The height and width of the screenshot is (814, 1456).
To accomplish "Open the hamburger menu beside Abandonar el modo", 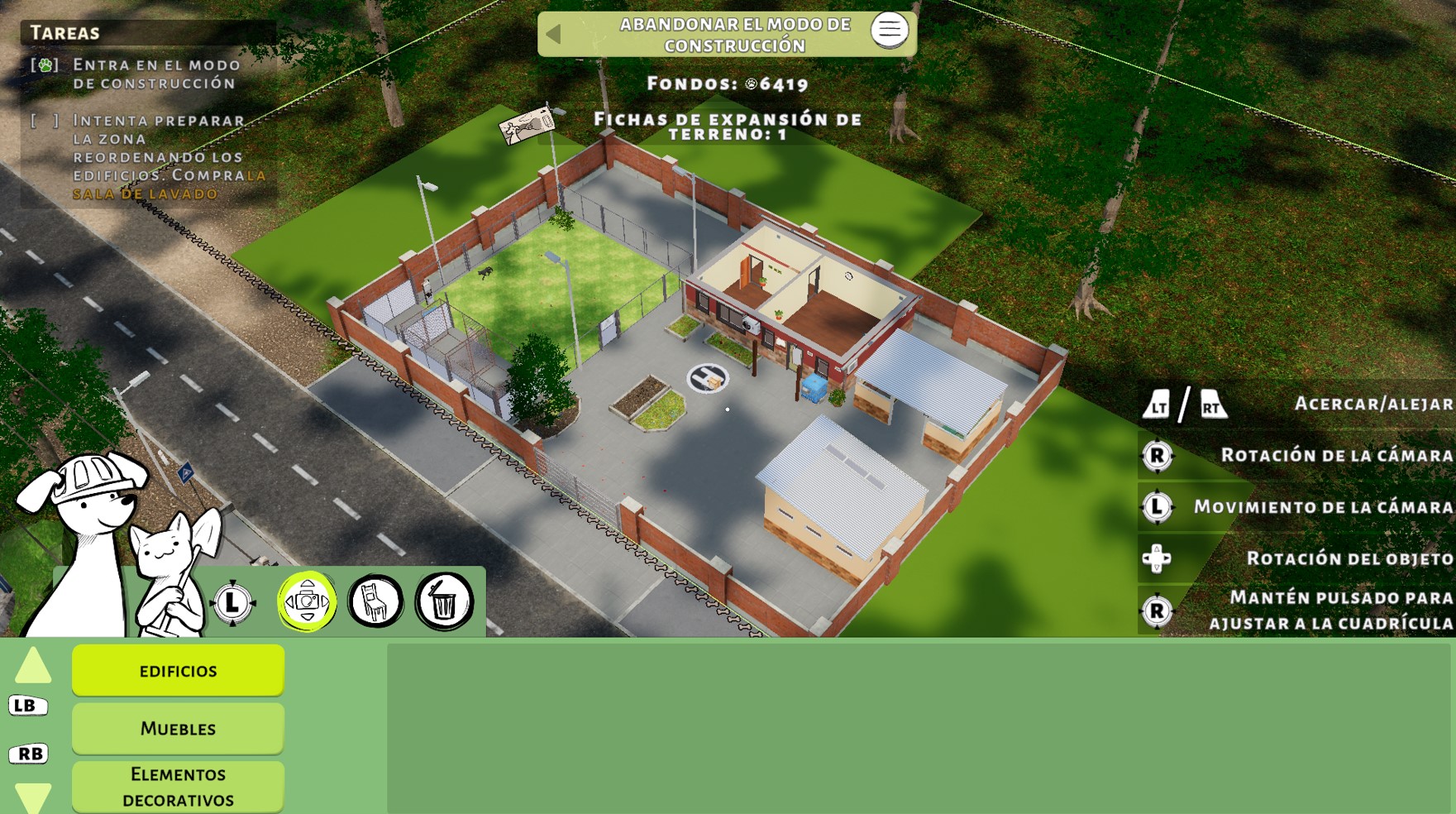I will click(889, 31).
